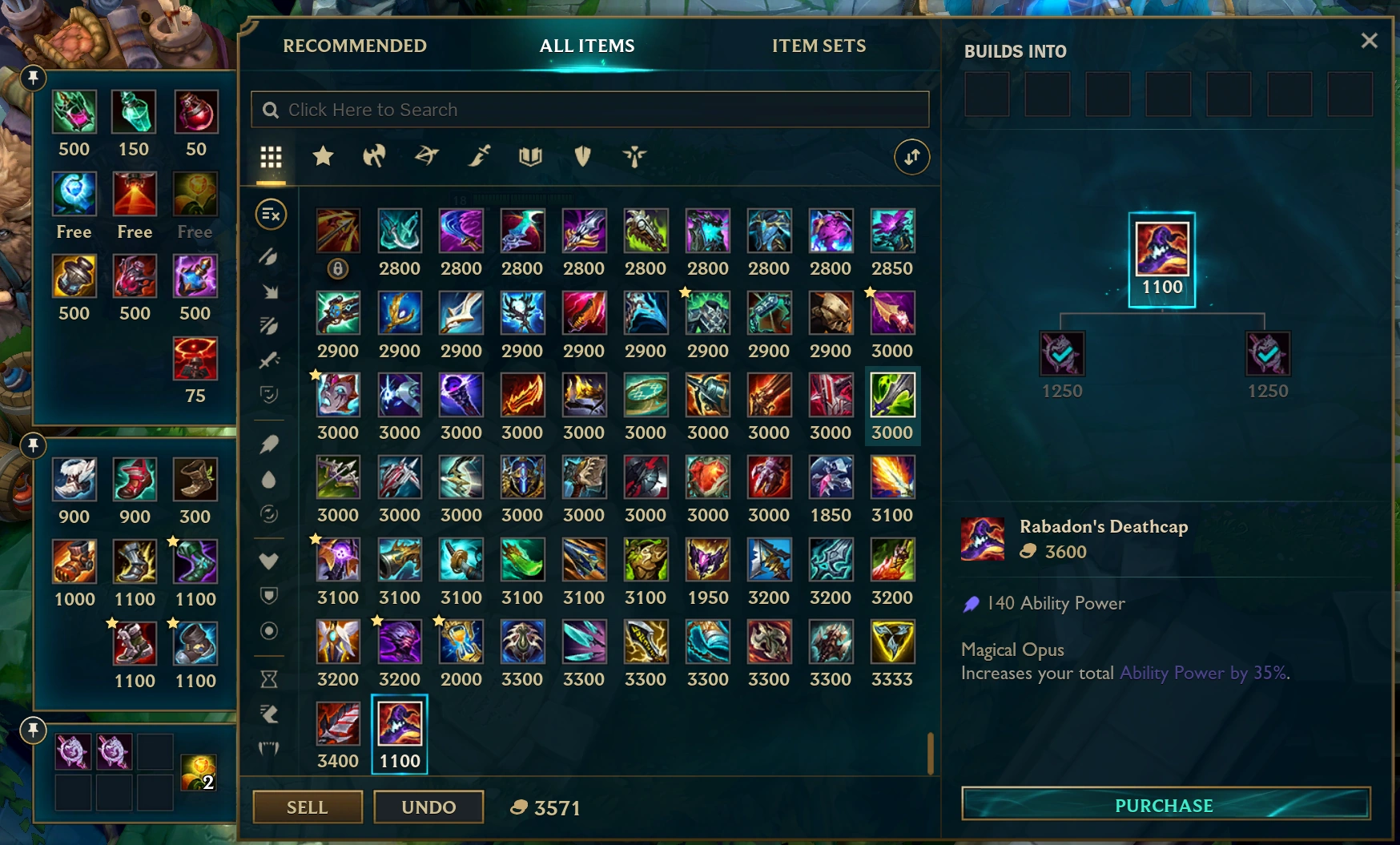Switch to the RECOMMENDED tab
The height and width of the screenshot is (845, 1400).
click(355, 46)
